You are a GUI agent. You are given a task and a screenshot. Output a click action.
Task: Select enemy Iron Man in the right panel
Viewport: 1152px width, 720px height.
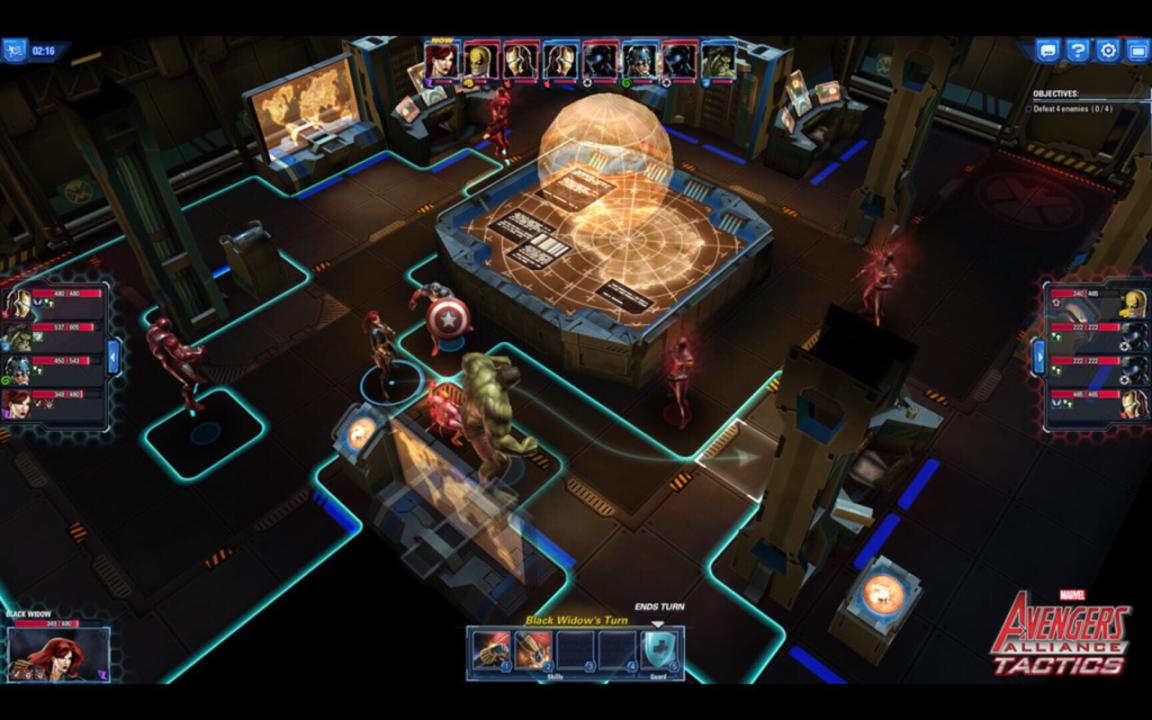1132,405
